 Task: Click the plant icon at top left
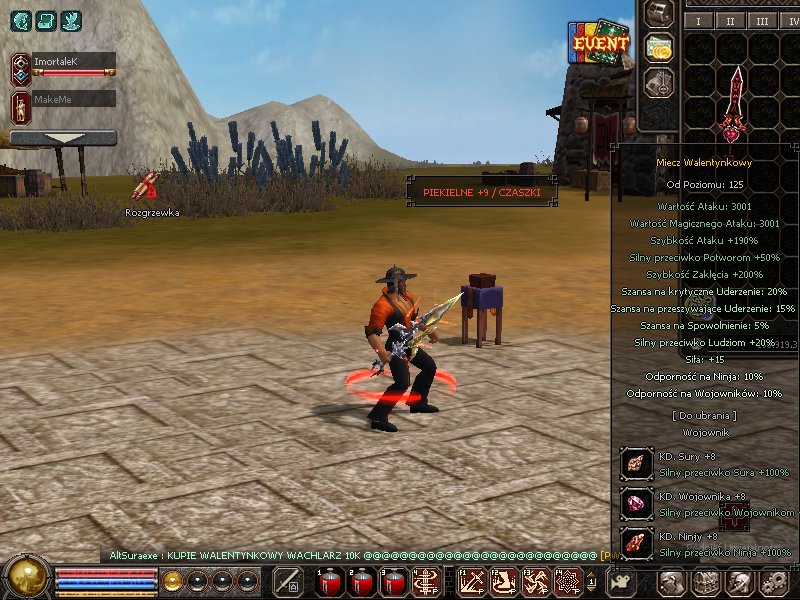point(70,20)
